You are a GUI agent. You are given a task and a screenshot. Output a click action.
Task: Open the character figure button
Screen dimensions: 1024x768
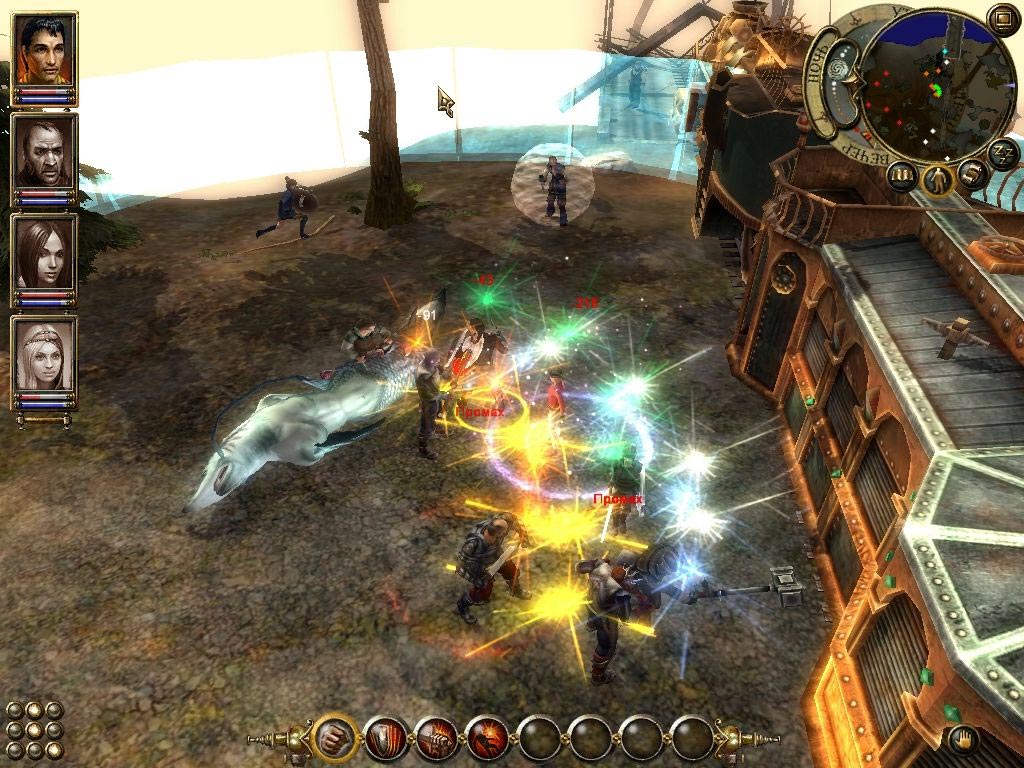(938, 181)
